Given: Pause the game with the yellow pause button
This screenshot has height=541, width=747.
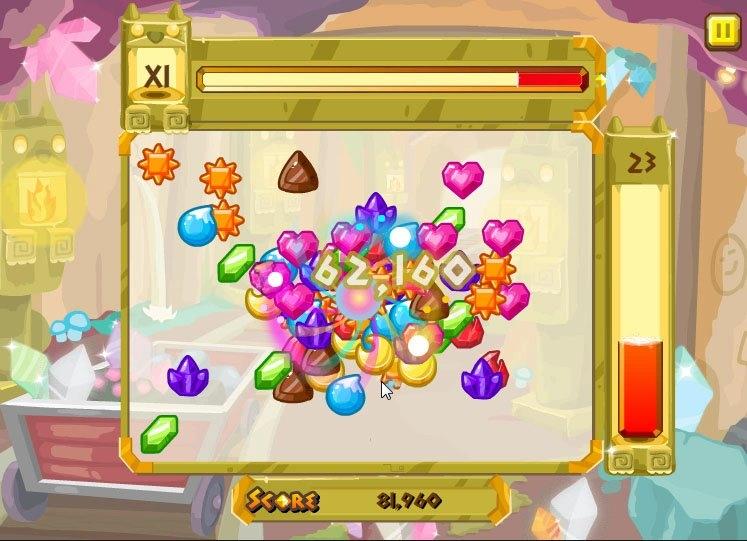Looking at the screenshot, I should (720, 31).
